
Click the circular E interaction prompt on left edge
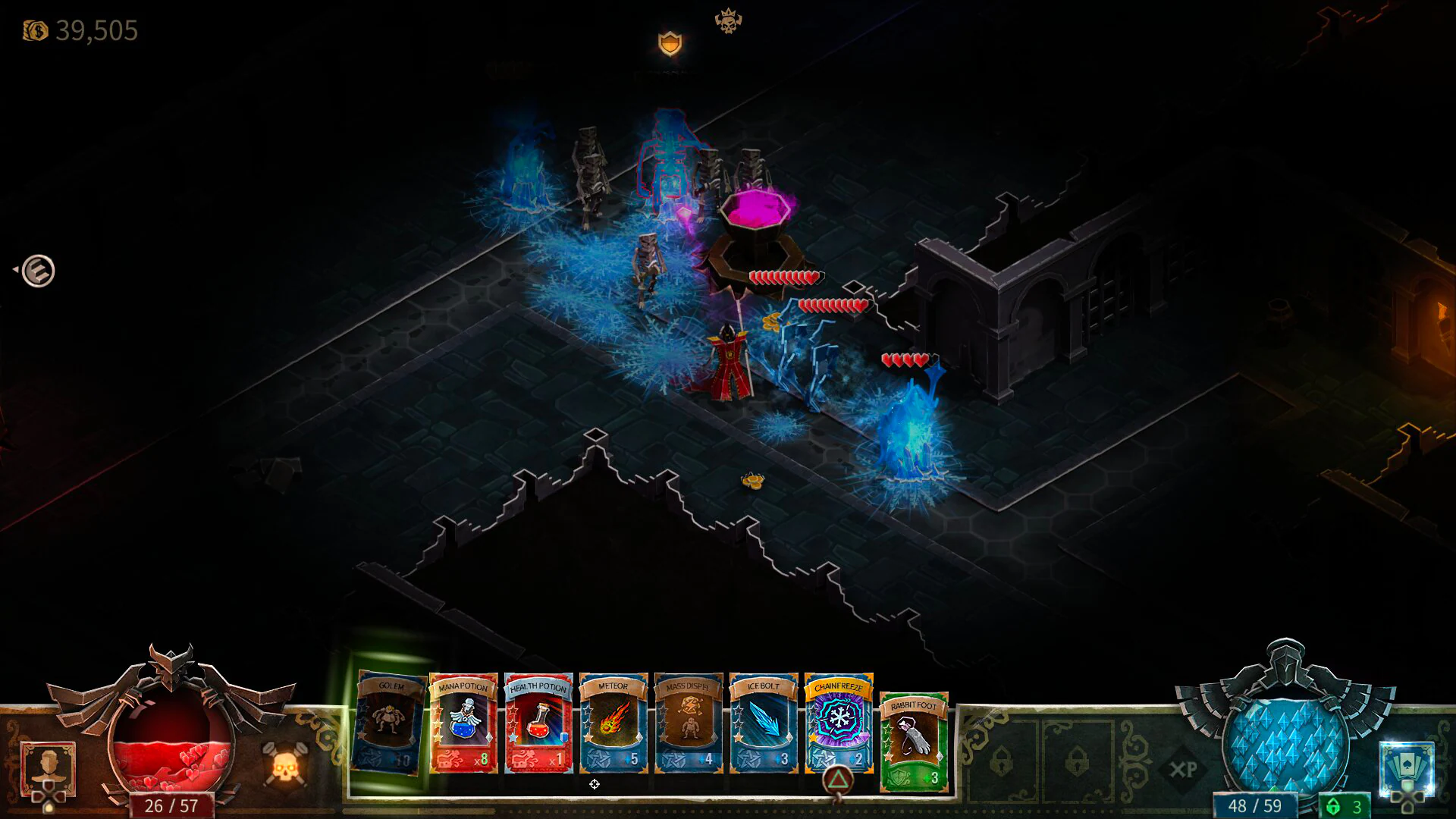[39, 269]
